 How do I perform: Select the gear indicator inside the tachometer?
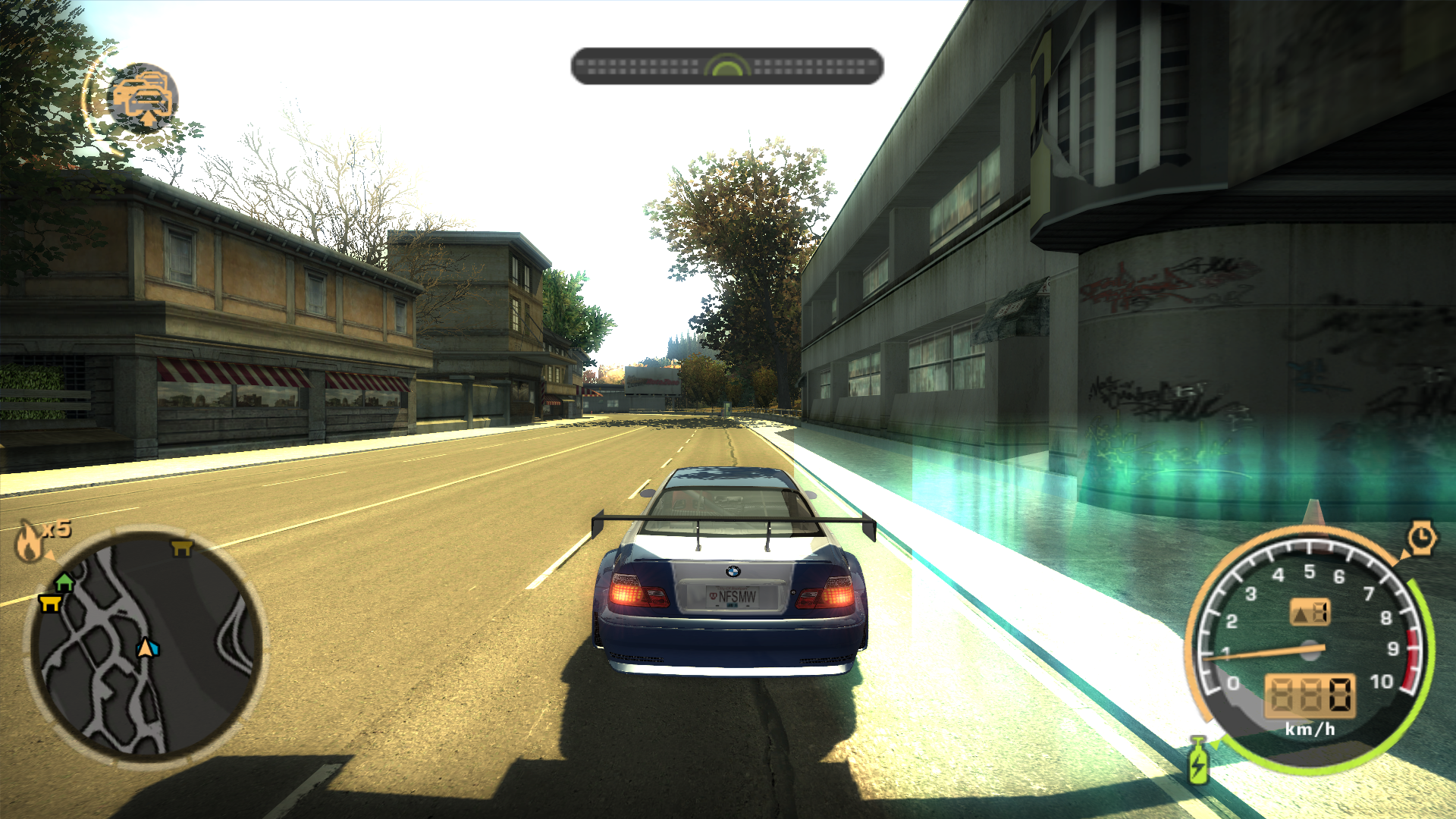[1311, 611]
